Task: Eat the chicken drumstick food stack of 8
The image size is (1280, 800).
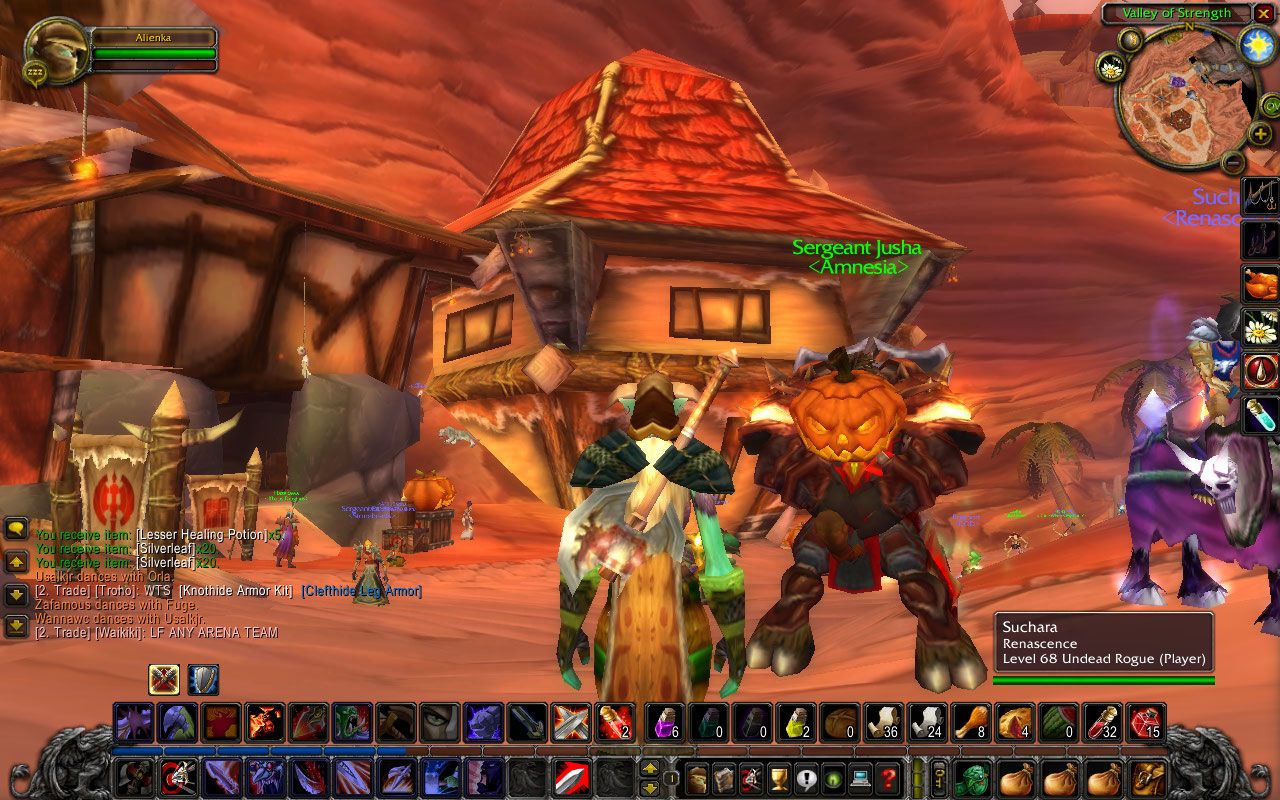Action: click(970, 722)
